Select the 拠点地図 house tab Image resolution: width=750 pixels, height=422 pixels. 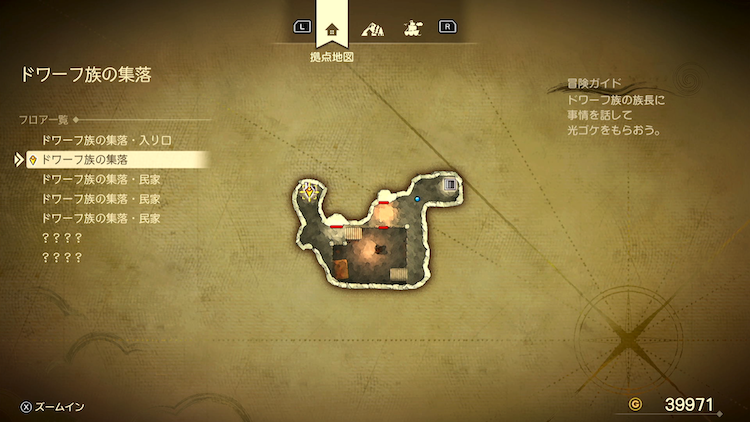(x=332, y=29)
